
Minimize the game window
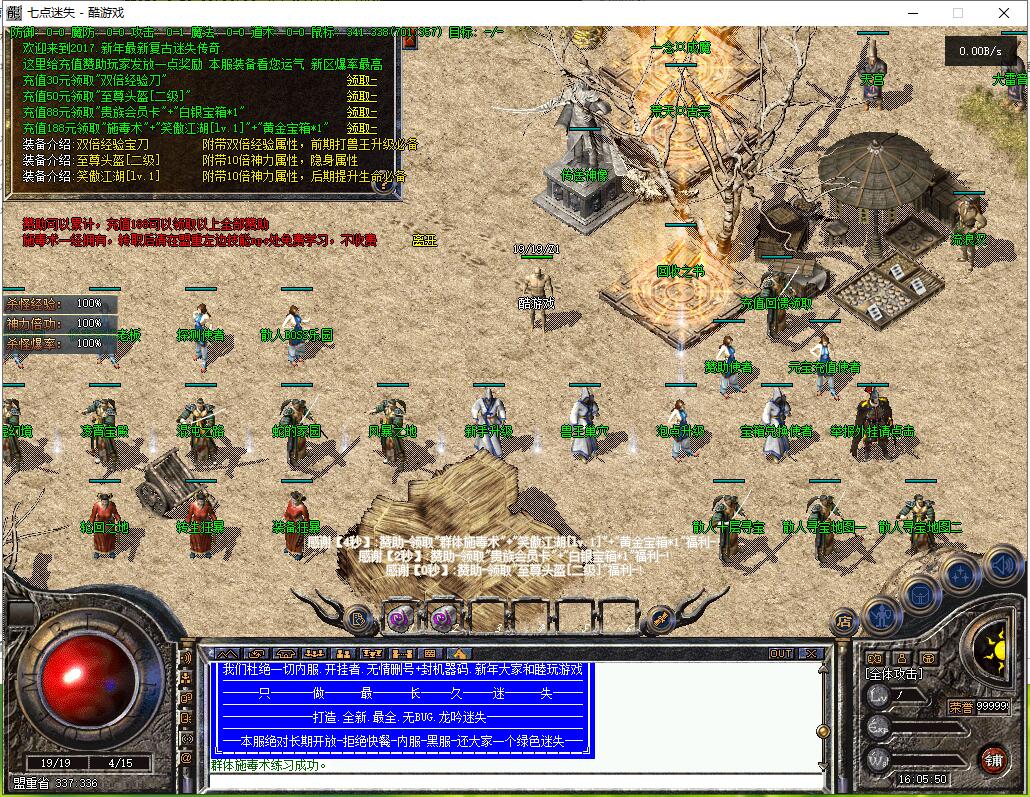pyautogui.click(x=912, y=13)
